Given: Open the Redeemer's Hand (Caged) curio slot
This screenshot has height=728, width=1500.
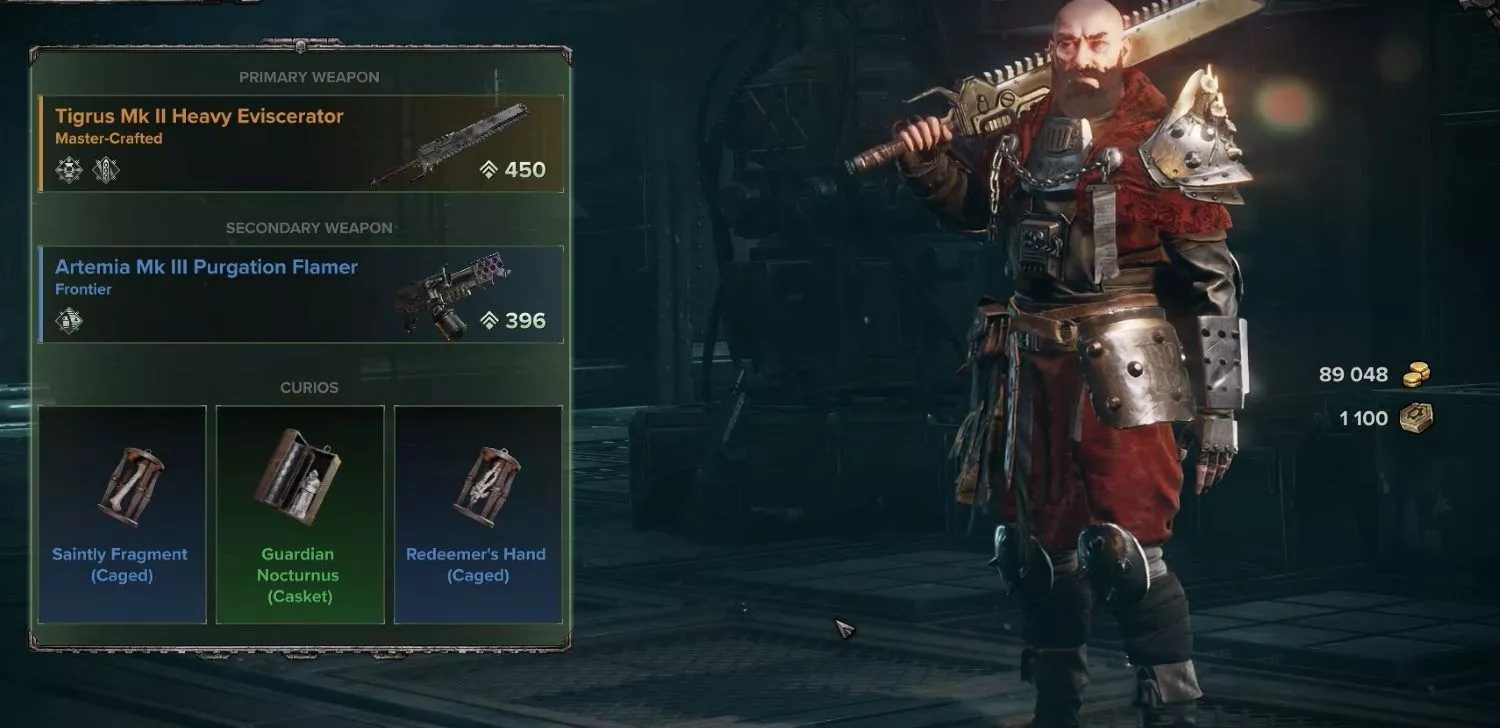Looking at the screenshot, I should [478, 514].
